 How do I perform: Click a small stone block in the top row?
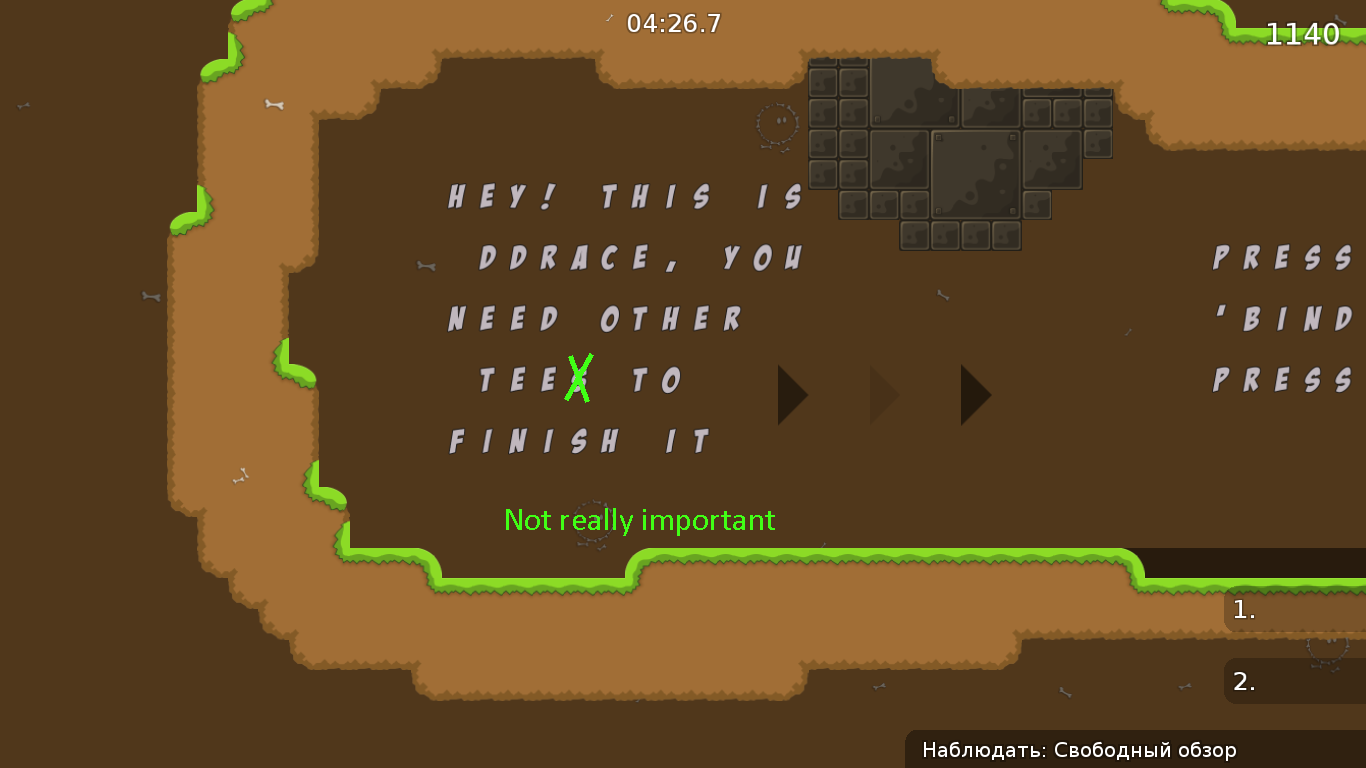825,80
